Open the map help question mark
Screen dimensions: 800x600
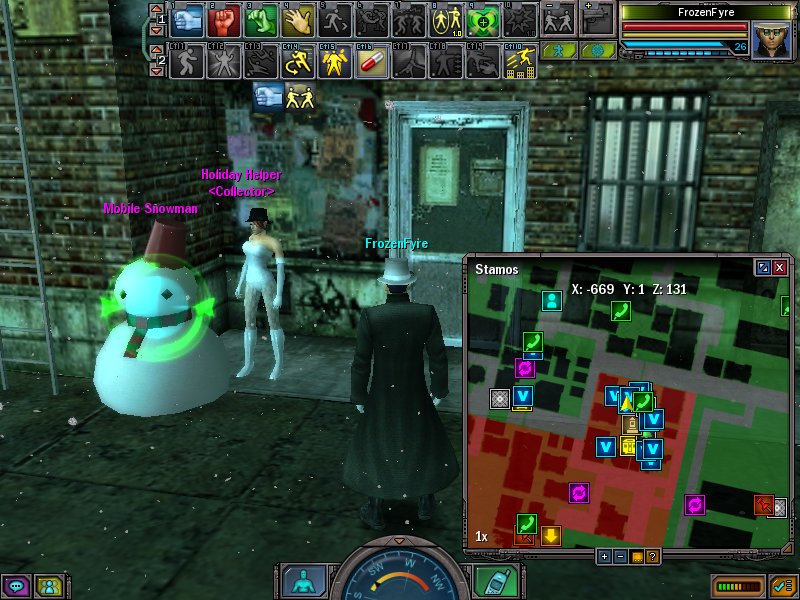click(652, 556)
